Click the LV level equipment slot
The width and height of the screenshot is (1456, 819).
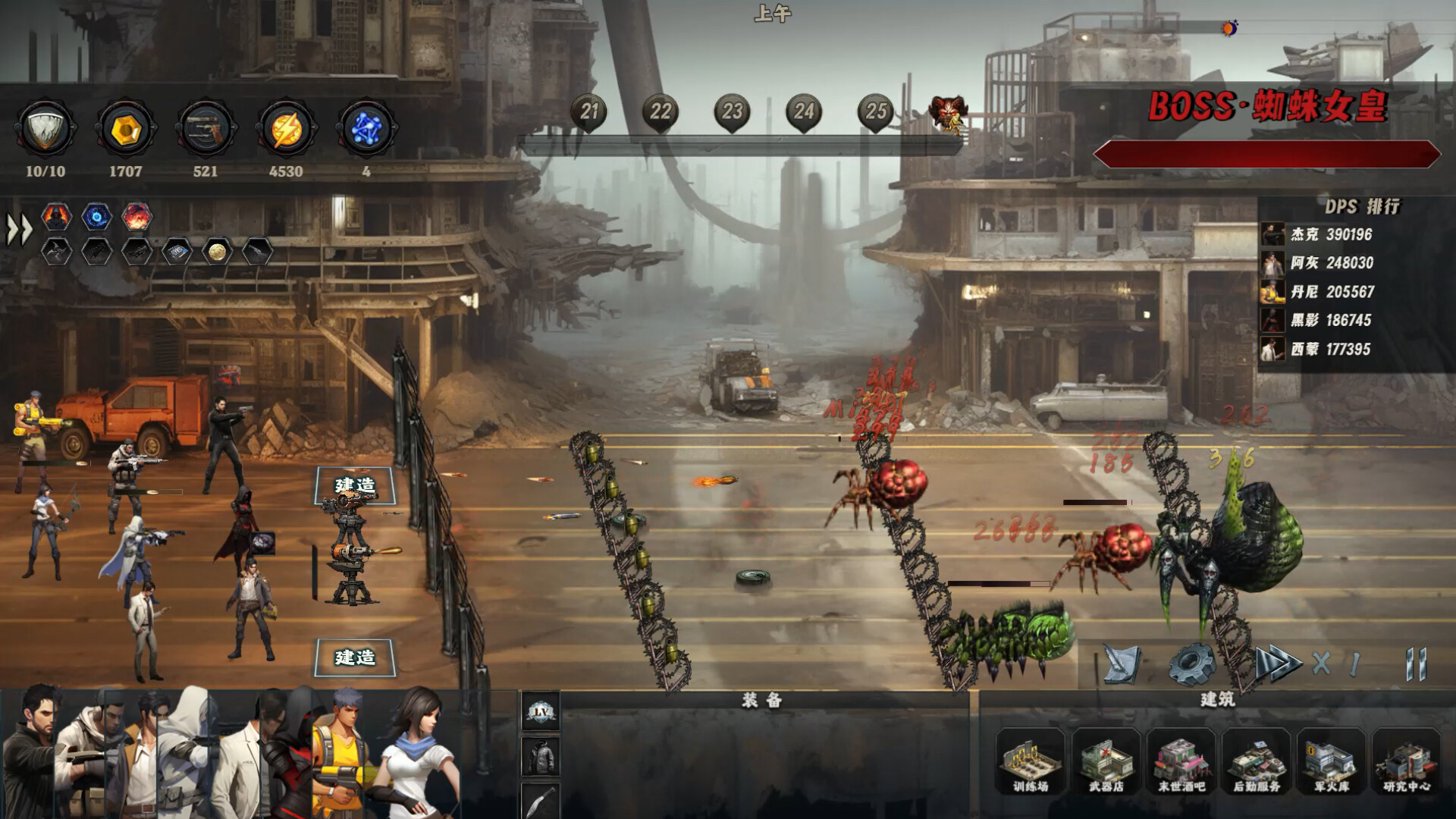541,711
